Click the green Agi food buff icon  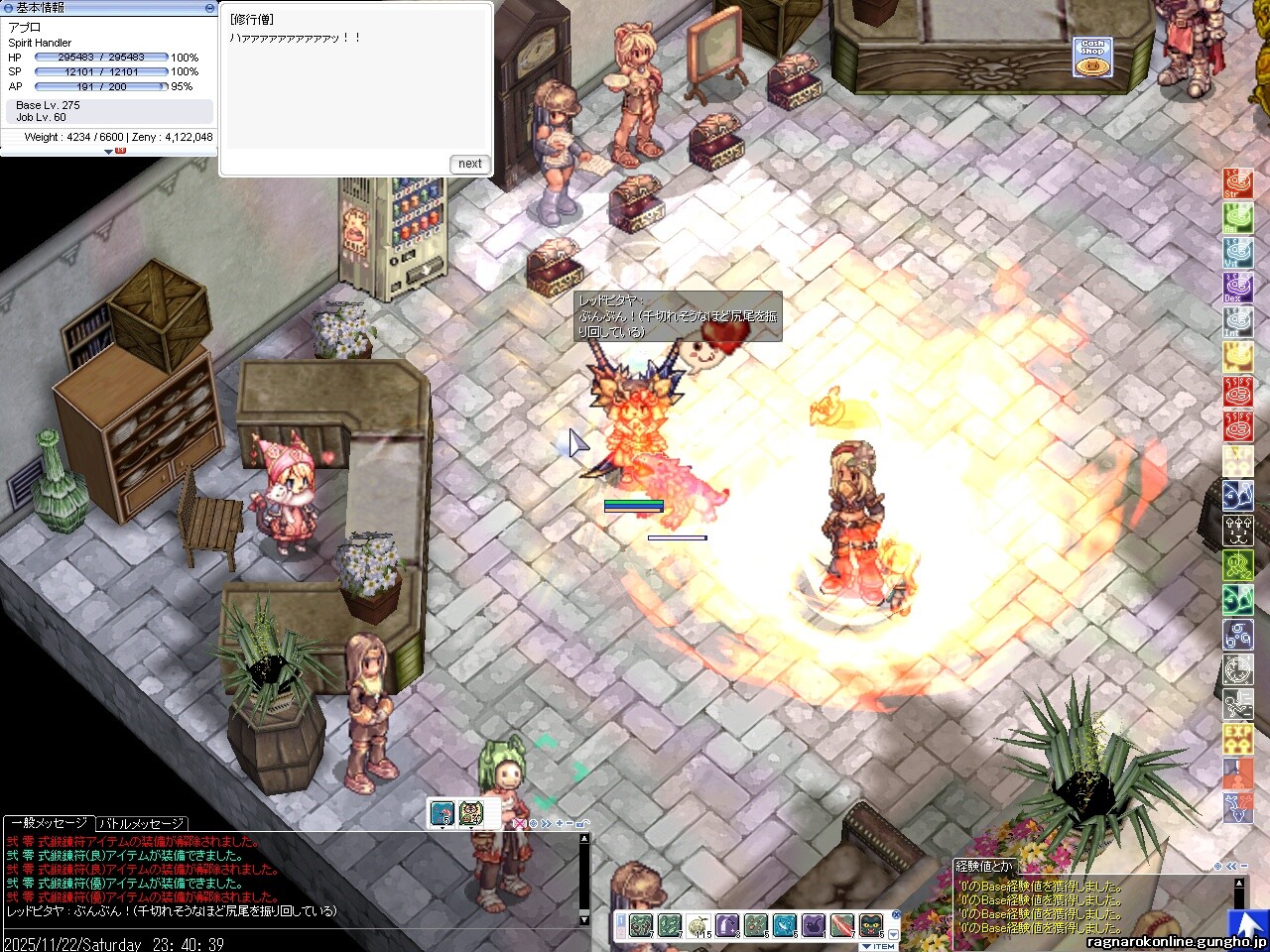coord(1237,218)
